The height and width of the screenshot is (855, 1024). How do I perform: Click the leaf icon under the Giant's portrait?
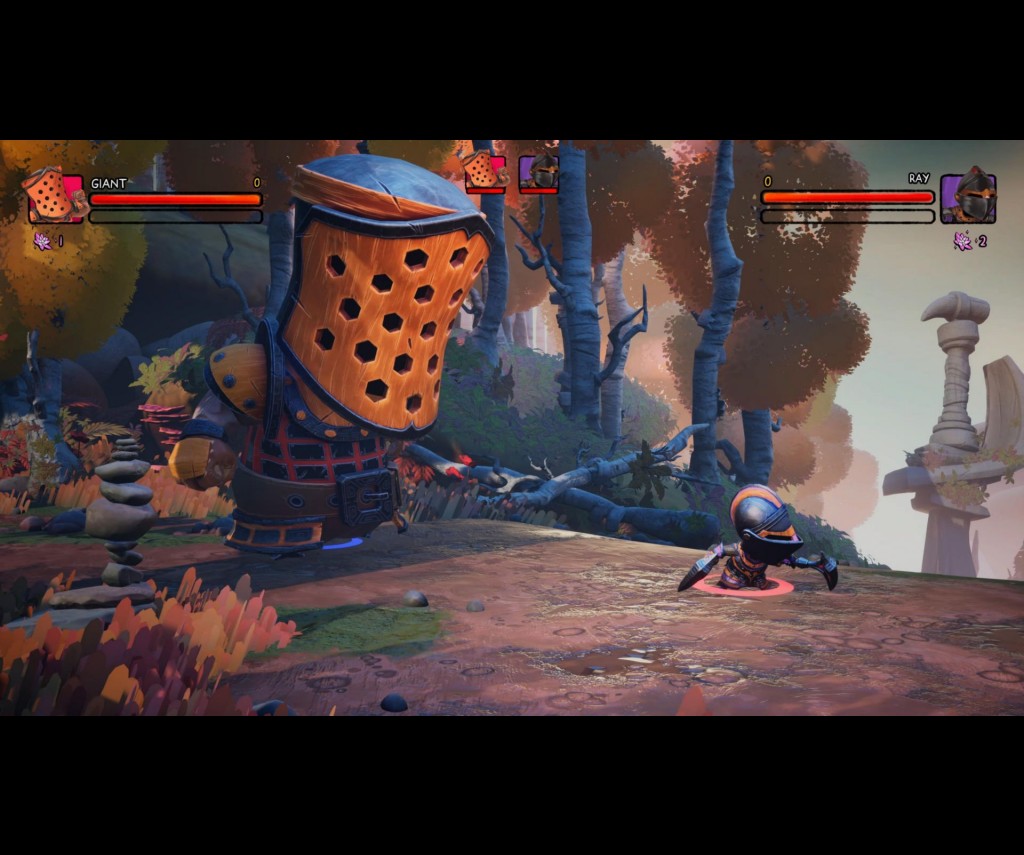pos(43,241)
